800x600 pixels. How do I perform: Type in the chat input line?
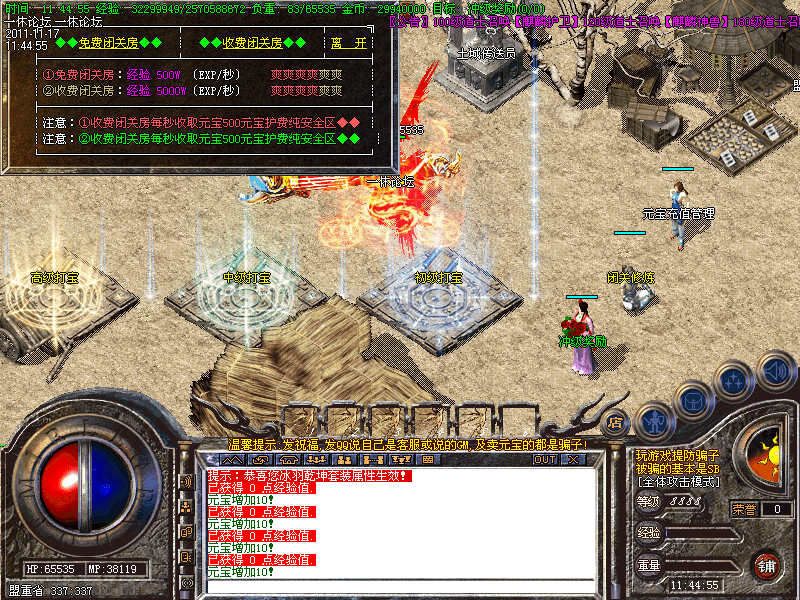pos(400,587)
